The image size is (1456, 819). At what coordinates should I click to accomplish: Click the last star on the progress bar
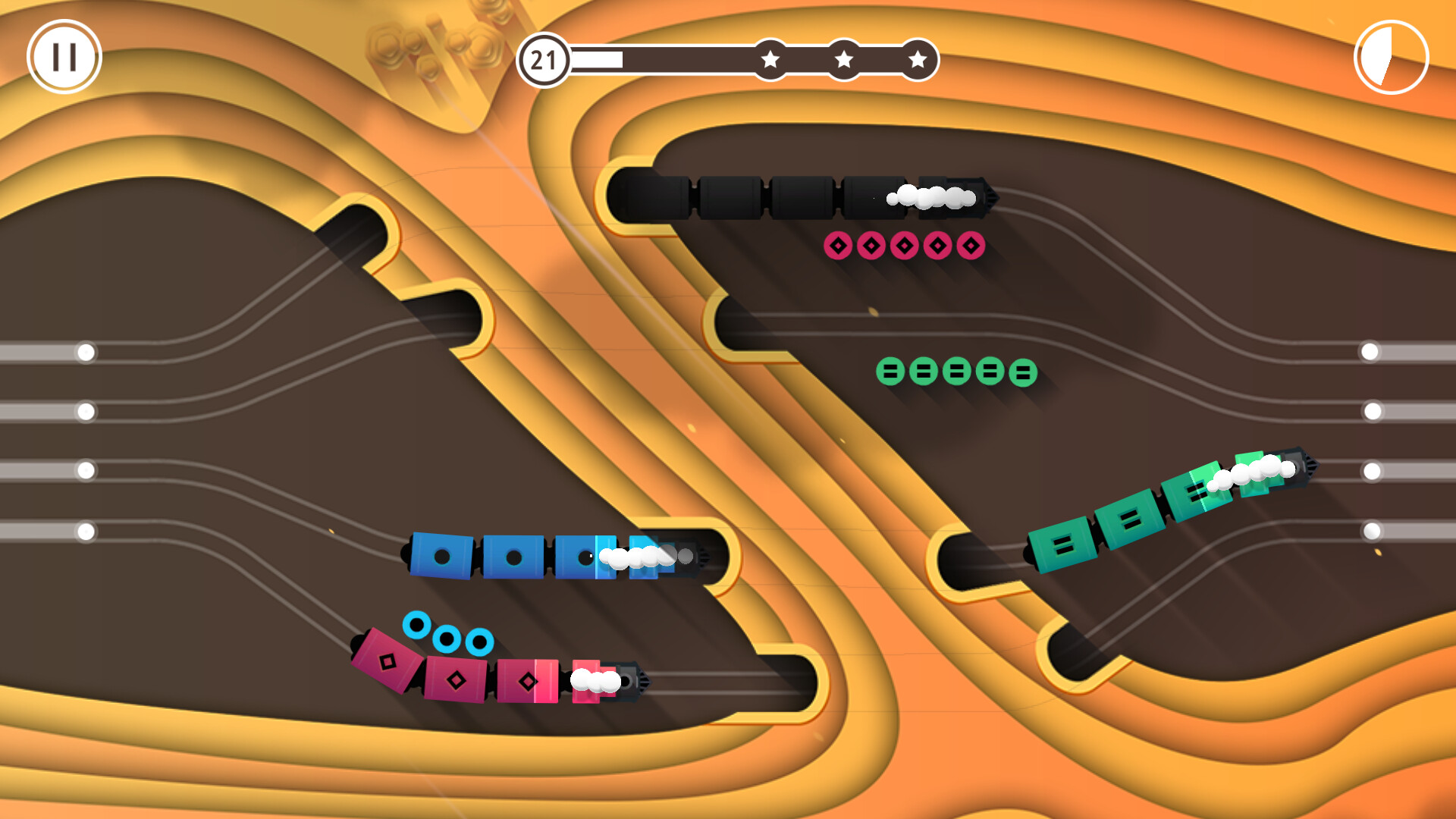click(x=918, y=58)
